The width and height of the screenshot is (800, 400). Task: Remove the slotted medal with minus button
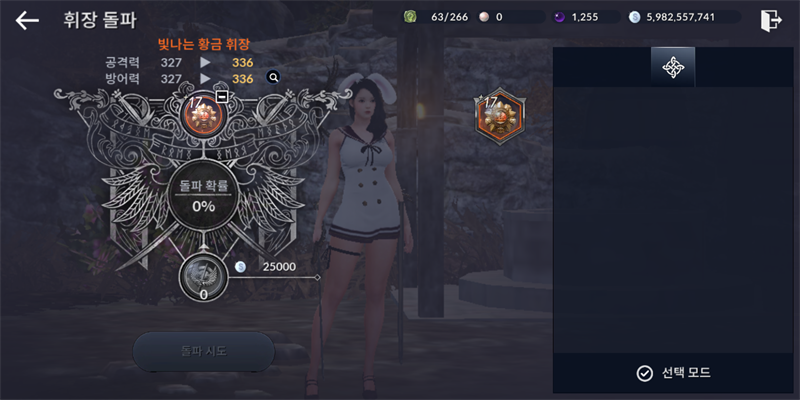[222, 97]
